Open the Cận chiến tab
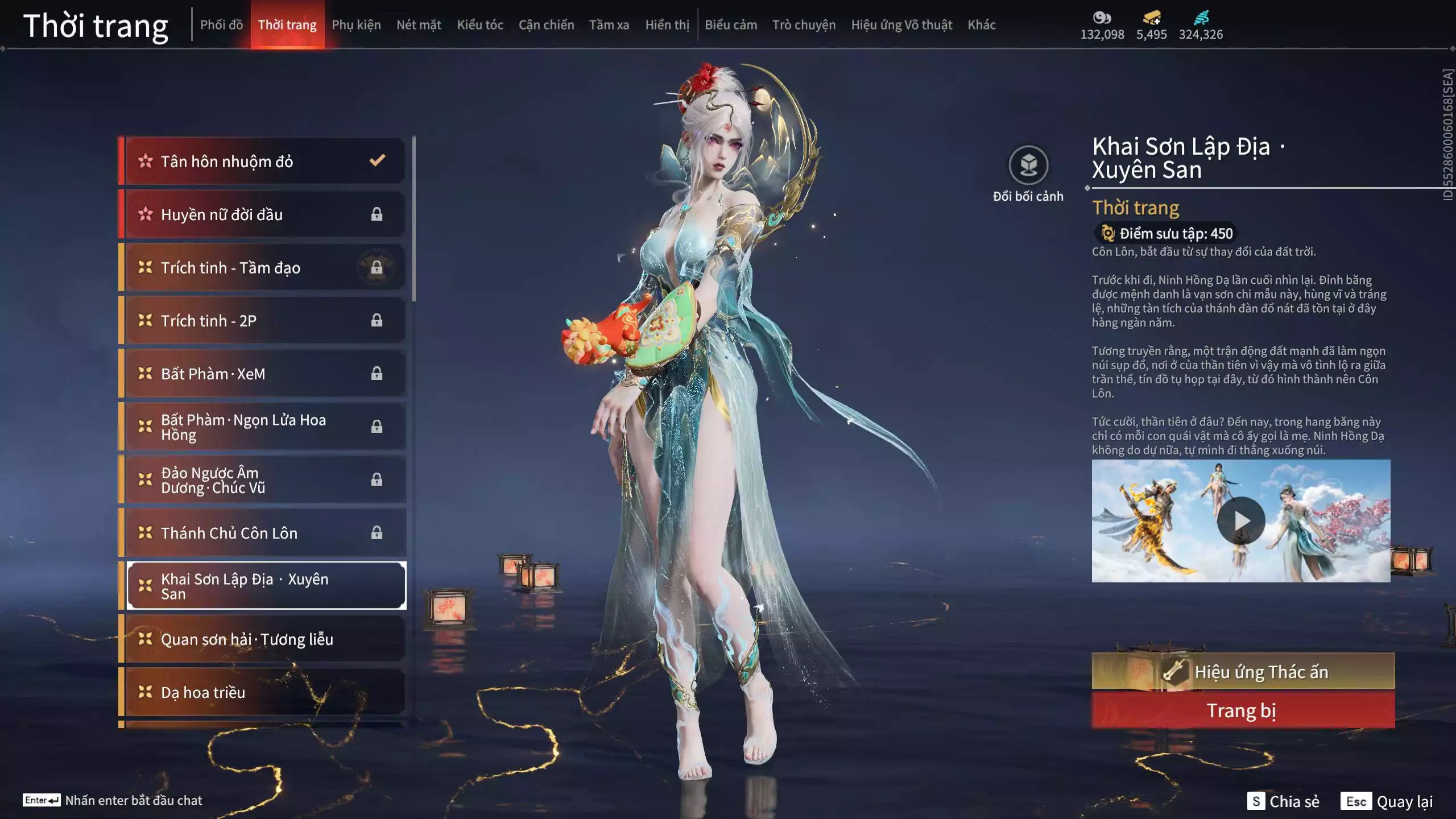Viewport: 1456px width, 819px height. (546, 25)
